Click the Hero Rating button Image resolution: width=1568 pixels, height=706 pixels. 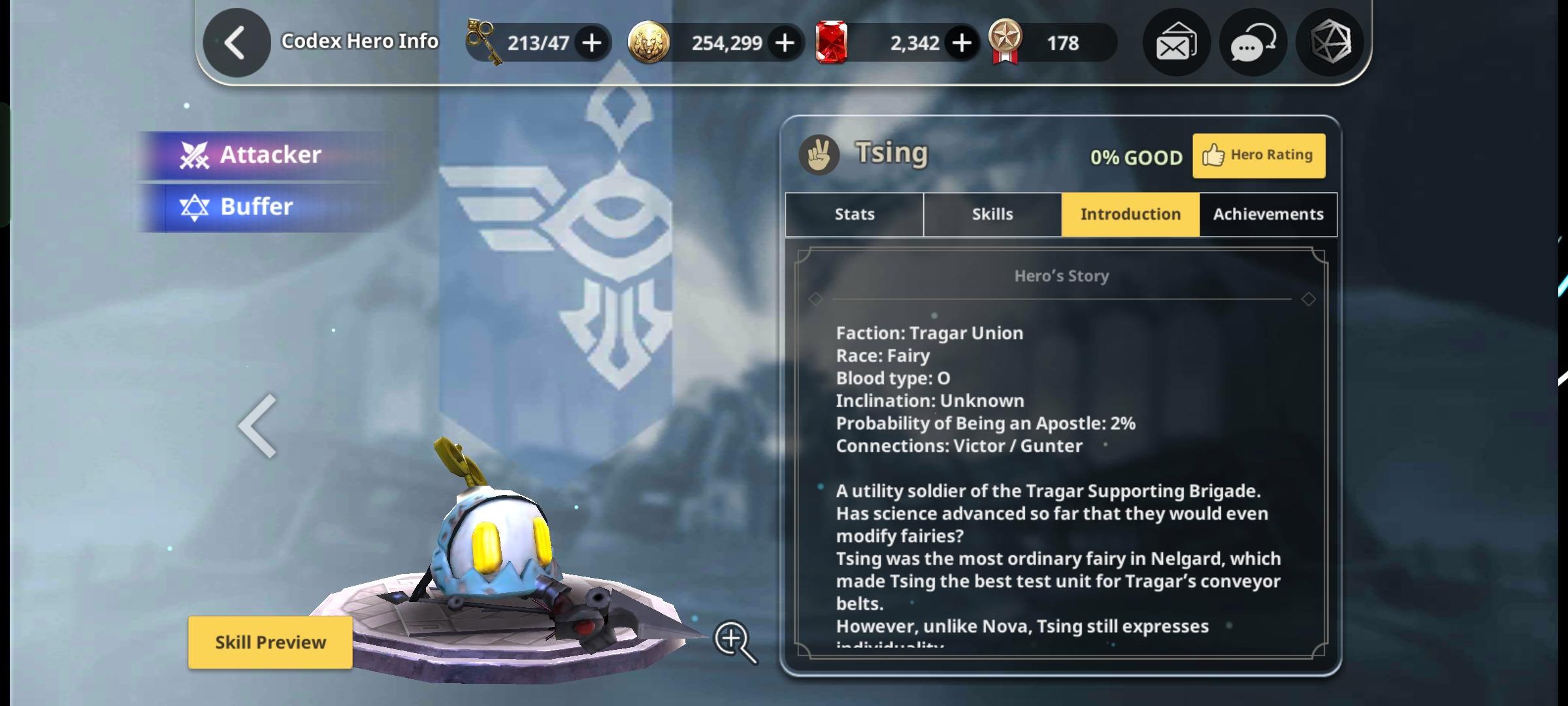(1259, 155)
